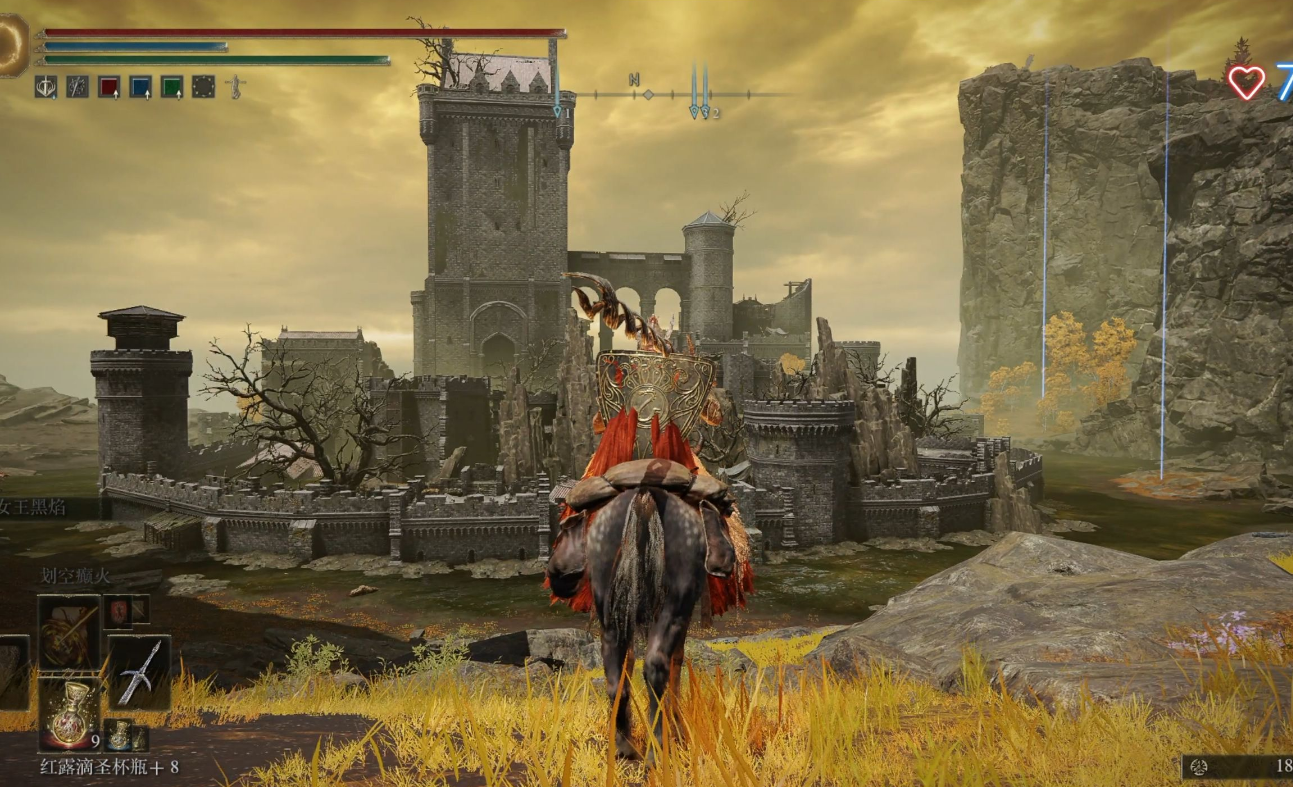
Task: Click the green square buff icon
Action: point(172,87)
